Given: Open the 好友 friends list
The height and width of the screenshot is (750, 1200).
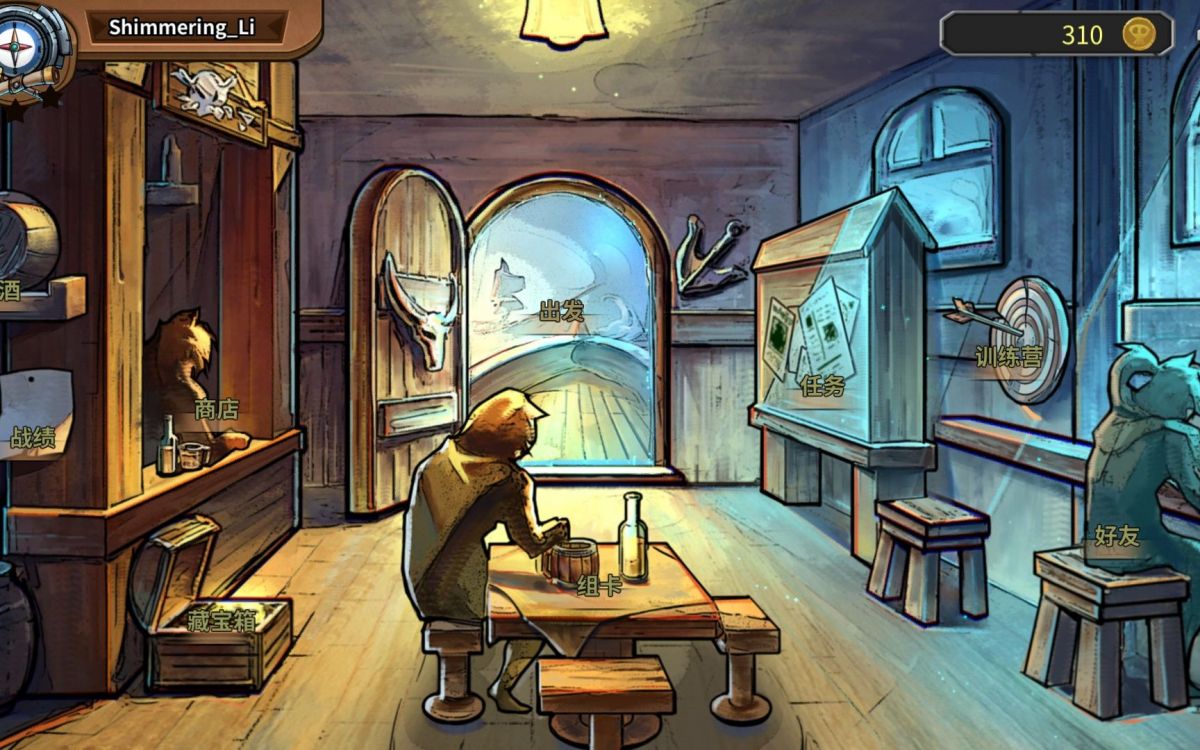Looking at the screenshot, I should click(1116, 535).
